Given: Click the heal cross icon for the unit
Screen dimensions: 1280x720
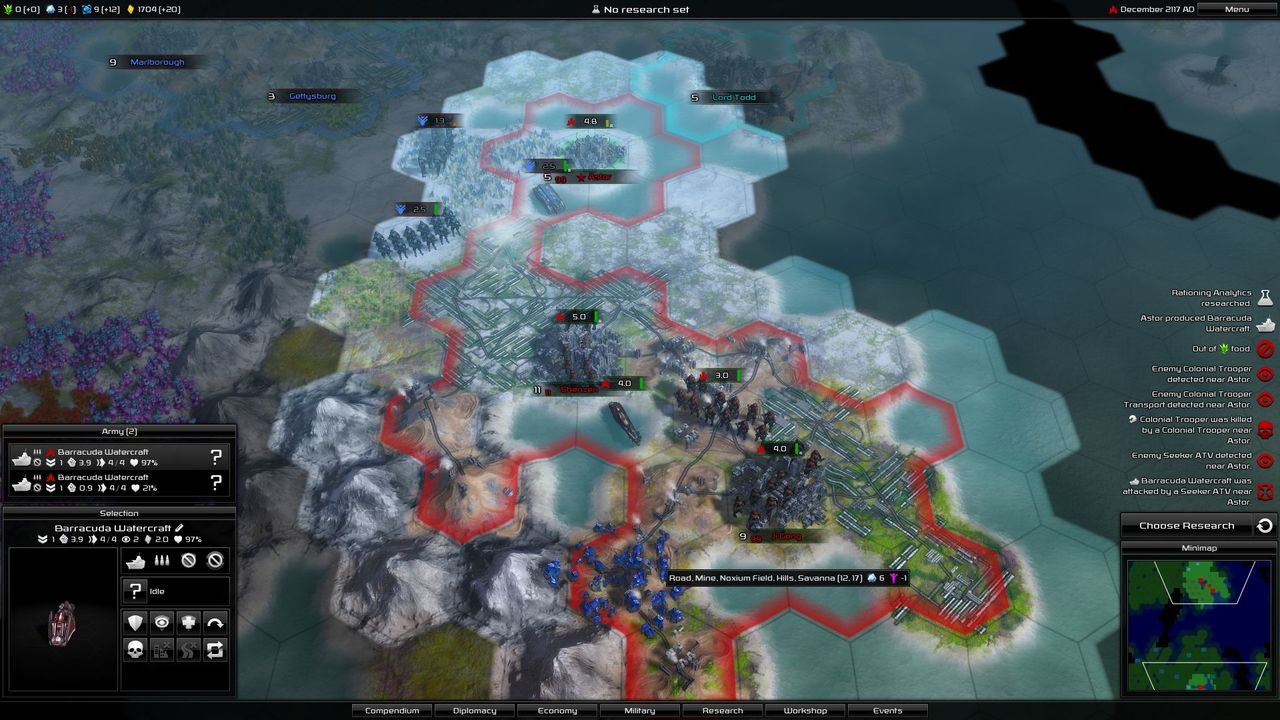Looking at the screenshot, I should (x=190, y=622).
